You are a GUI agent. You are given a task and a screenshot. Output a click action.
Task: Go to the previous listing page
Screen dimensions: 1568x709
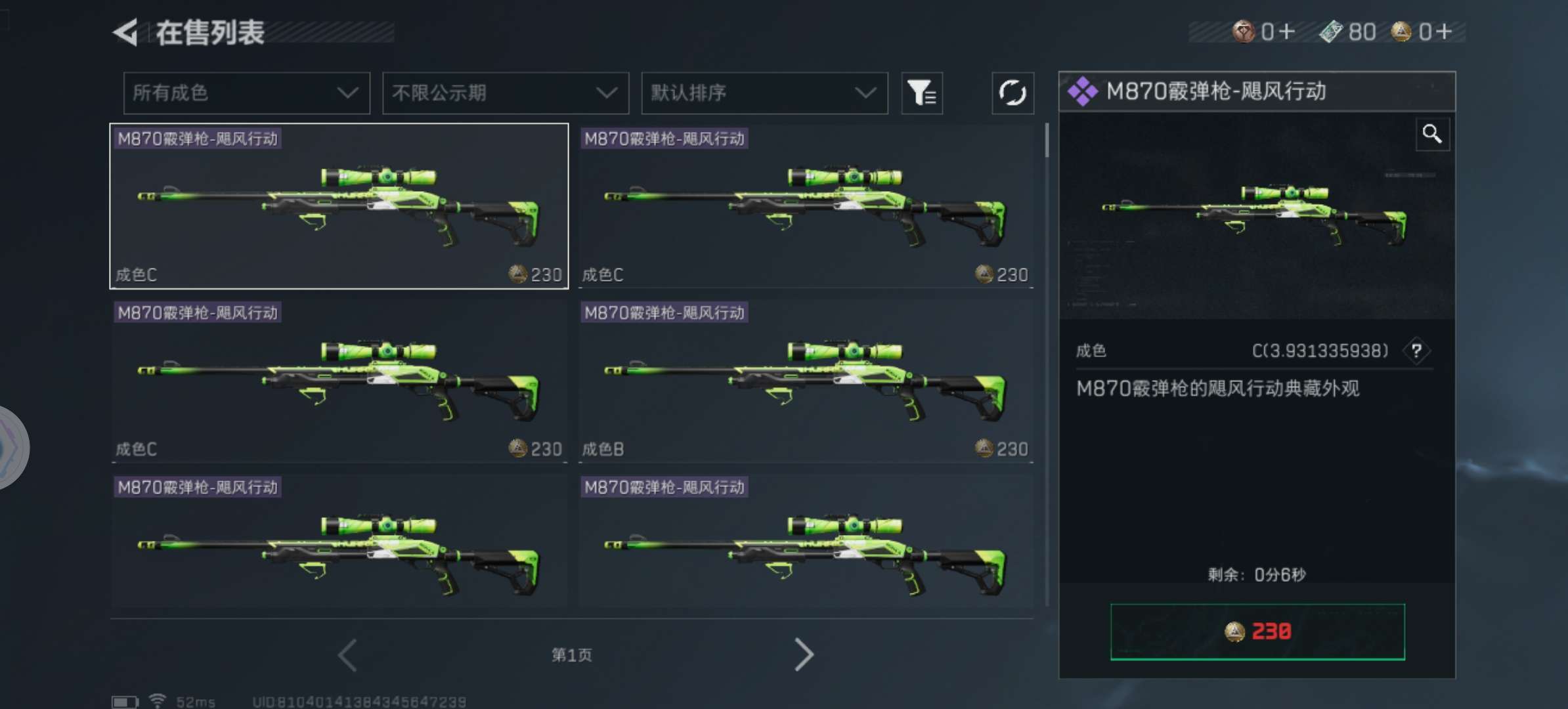coord(347,655)
